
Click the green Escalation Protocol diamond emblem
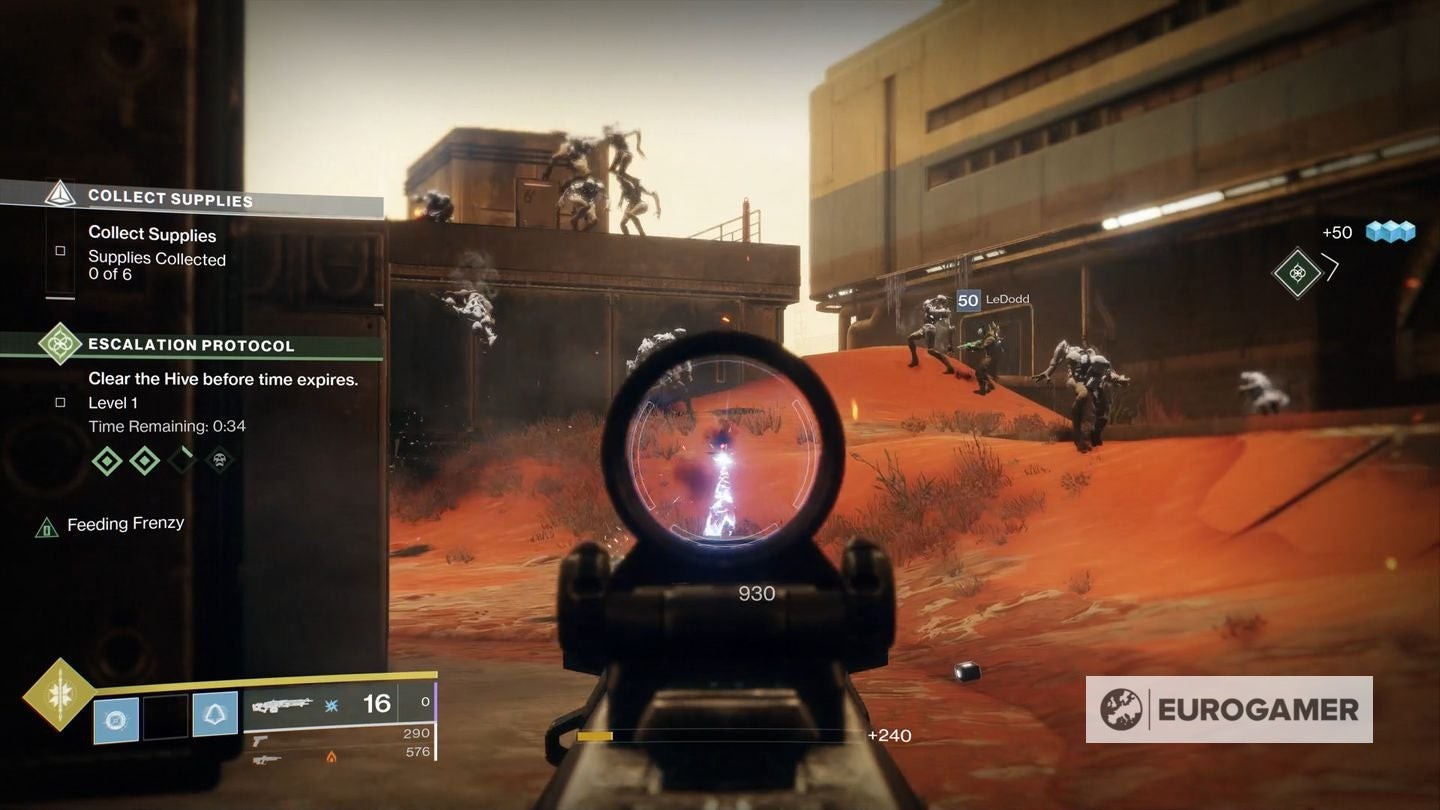click(60, 344)
